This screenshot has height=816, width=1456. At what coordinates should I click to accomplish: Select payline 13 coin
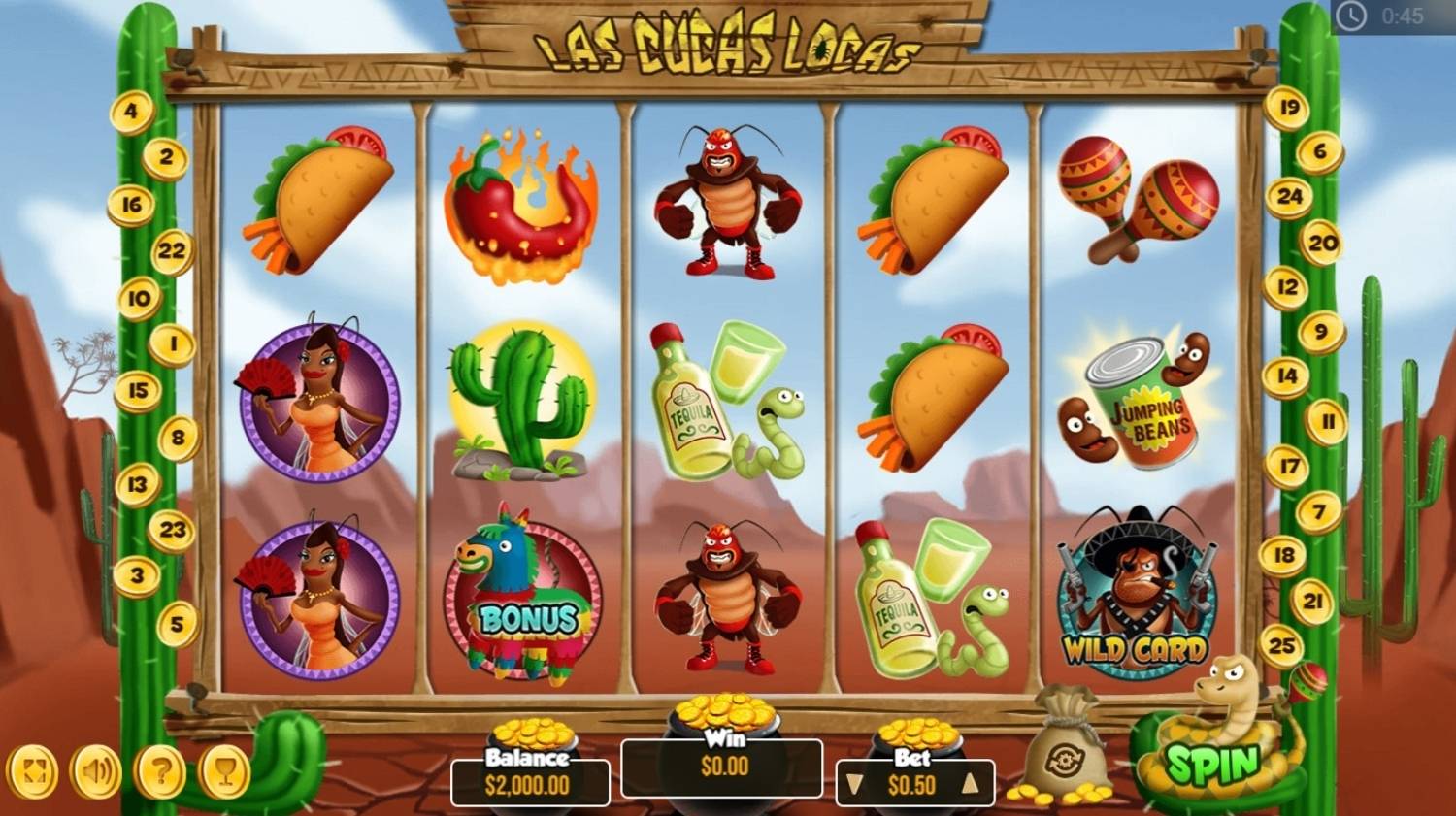click(x=137, y=484)
